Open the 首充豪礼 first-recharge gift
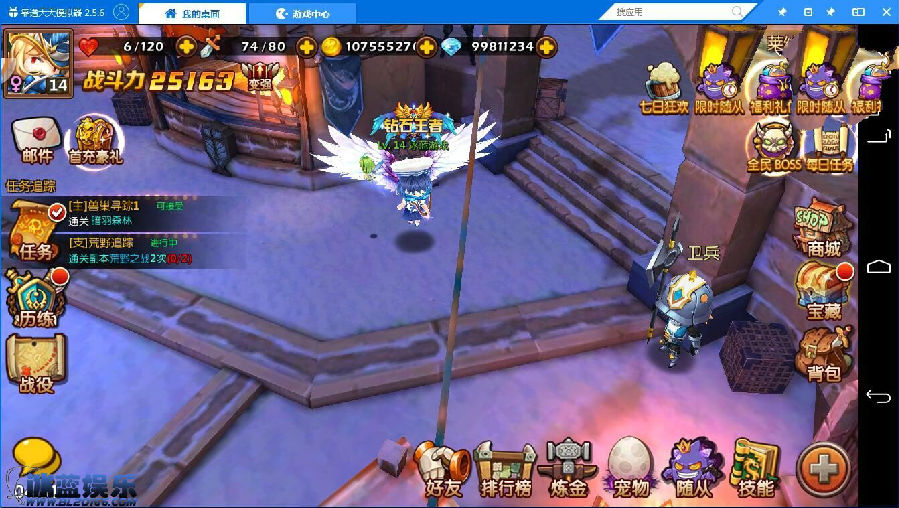Screen dimensions: 899x508 (x=95, y=138)
